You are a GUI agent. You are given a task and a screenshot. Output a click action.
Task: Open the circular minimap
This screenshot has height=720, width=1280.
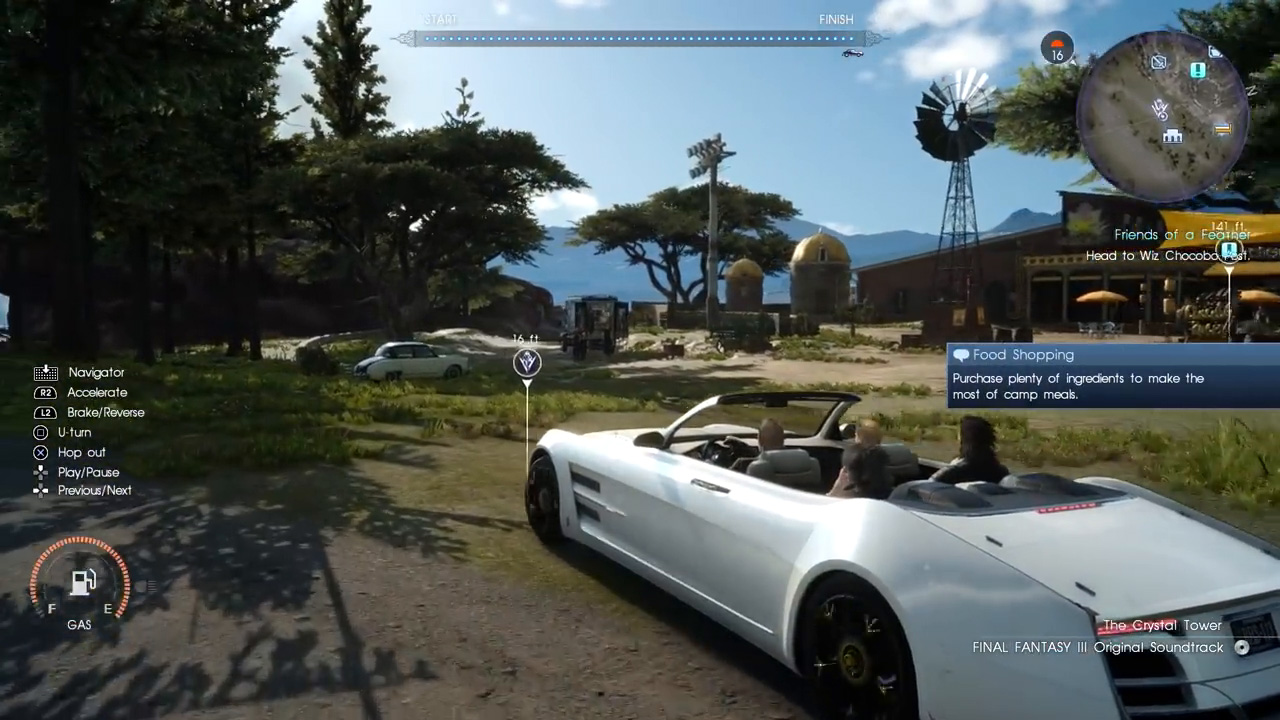(1162, 116)
